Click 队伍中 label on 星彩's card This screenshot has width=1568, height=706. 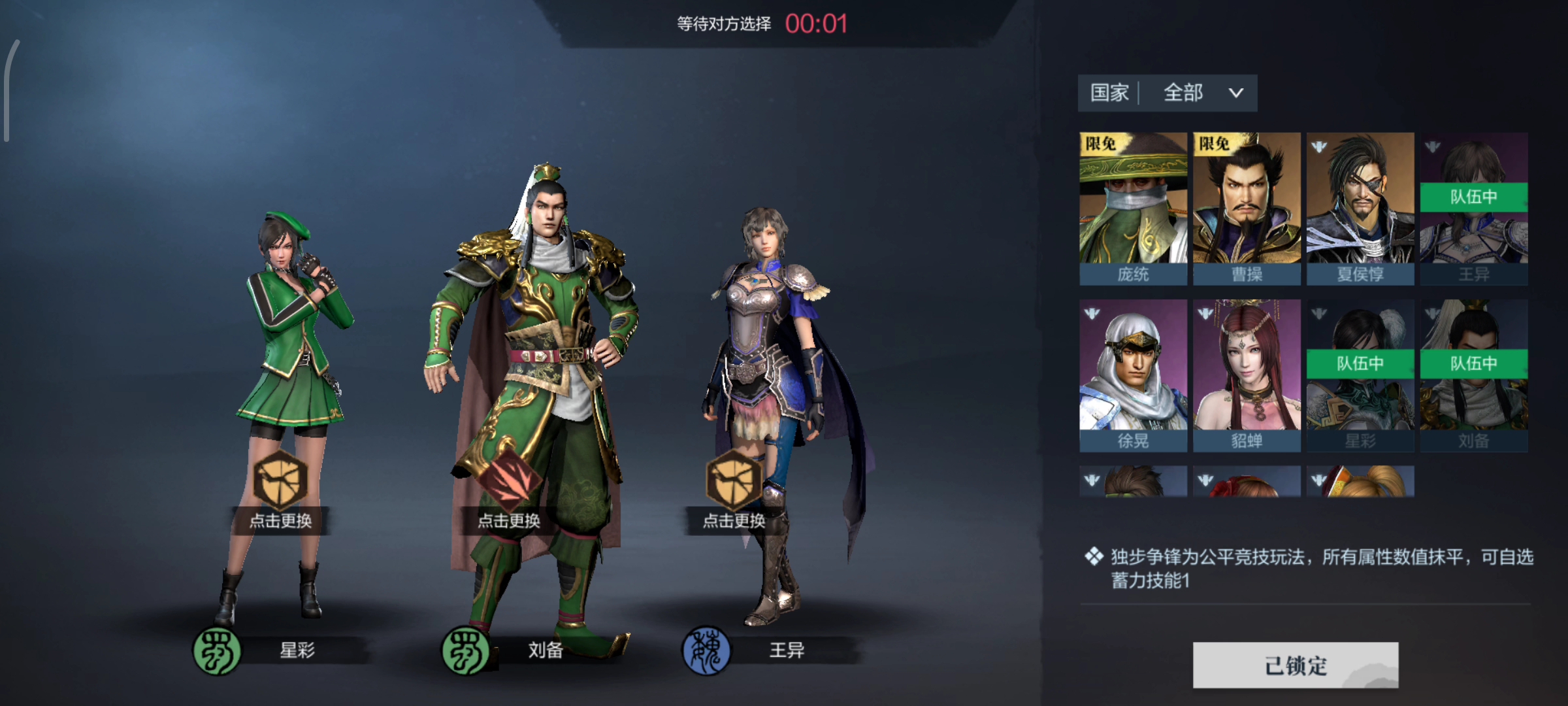click(1361, 364)
